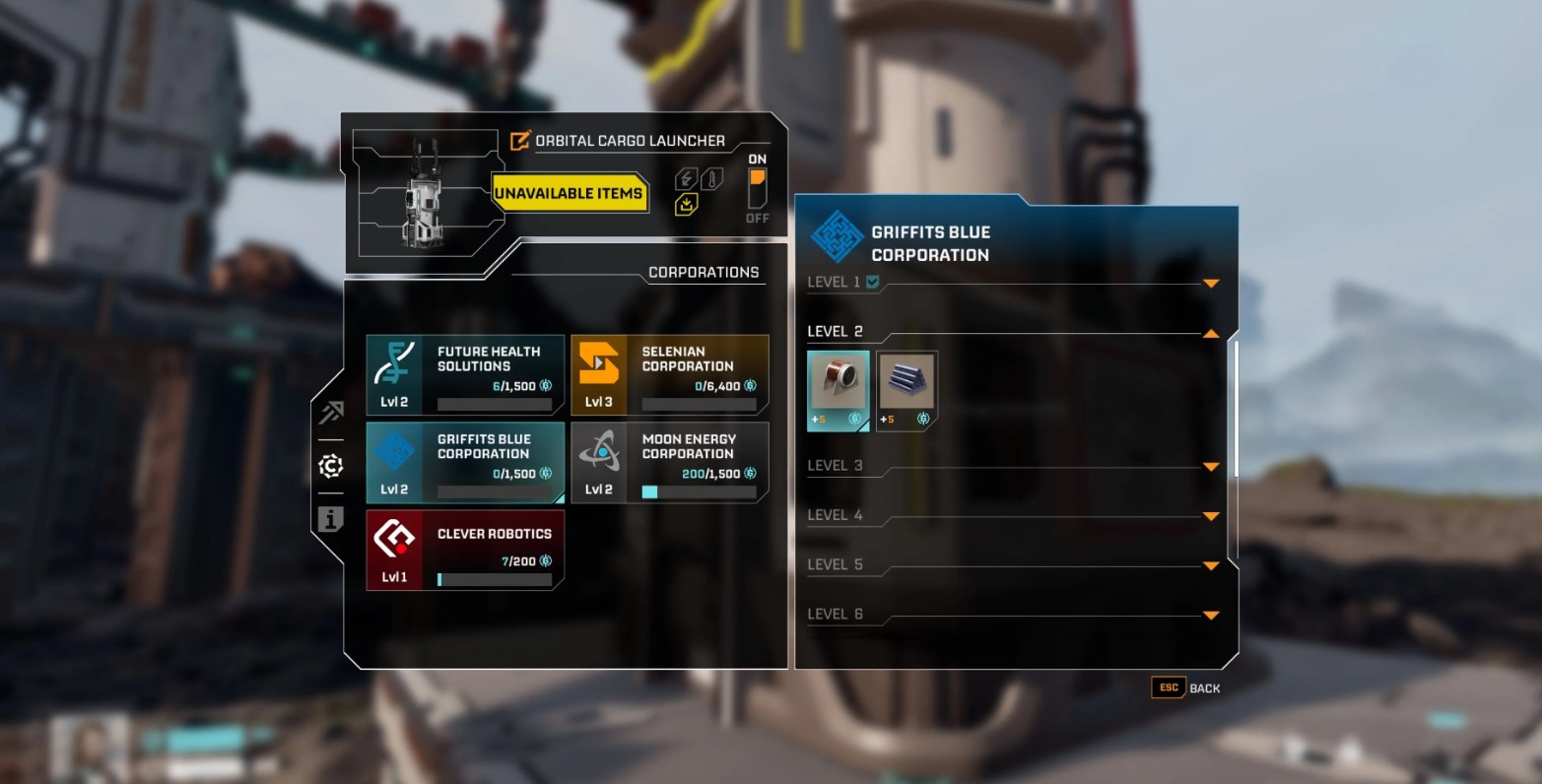The width and height of the screenshot is (1542, 784).
Task: Expand the Level 3 rewards section
Action: [1211, 467]
